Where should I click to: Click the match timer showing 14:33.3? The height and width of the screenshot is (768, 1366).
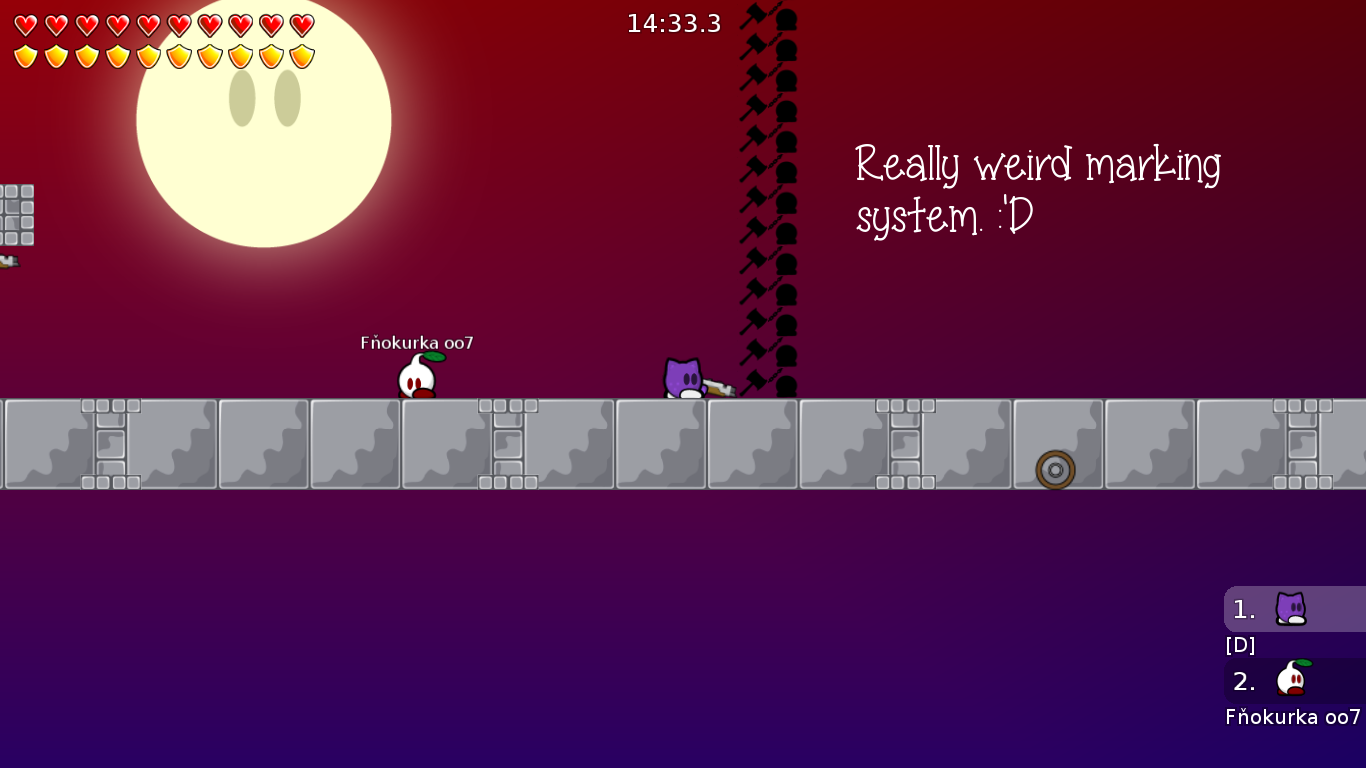pos(672,23)
